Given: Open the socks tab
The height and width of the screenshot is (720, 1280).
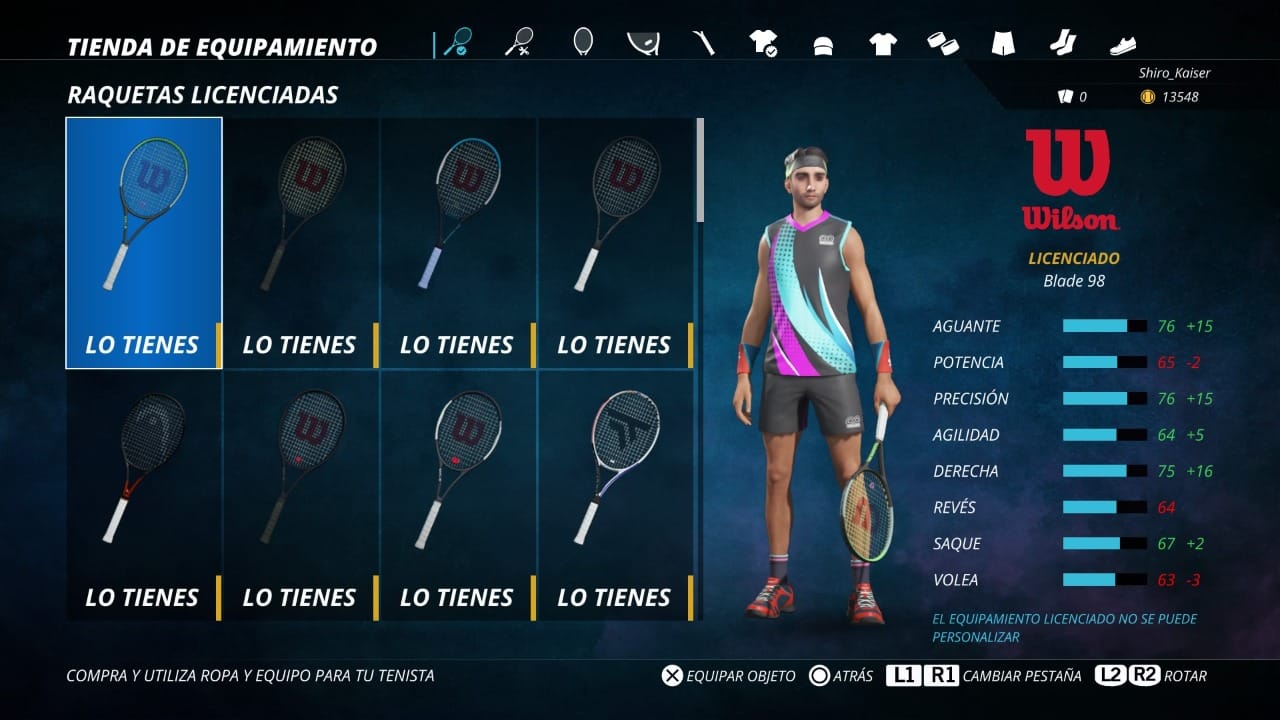Looking at the screenshot, I should tap(1062, 43).
